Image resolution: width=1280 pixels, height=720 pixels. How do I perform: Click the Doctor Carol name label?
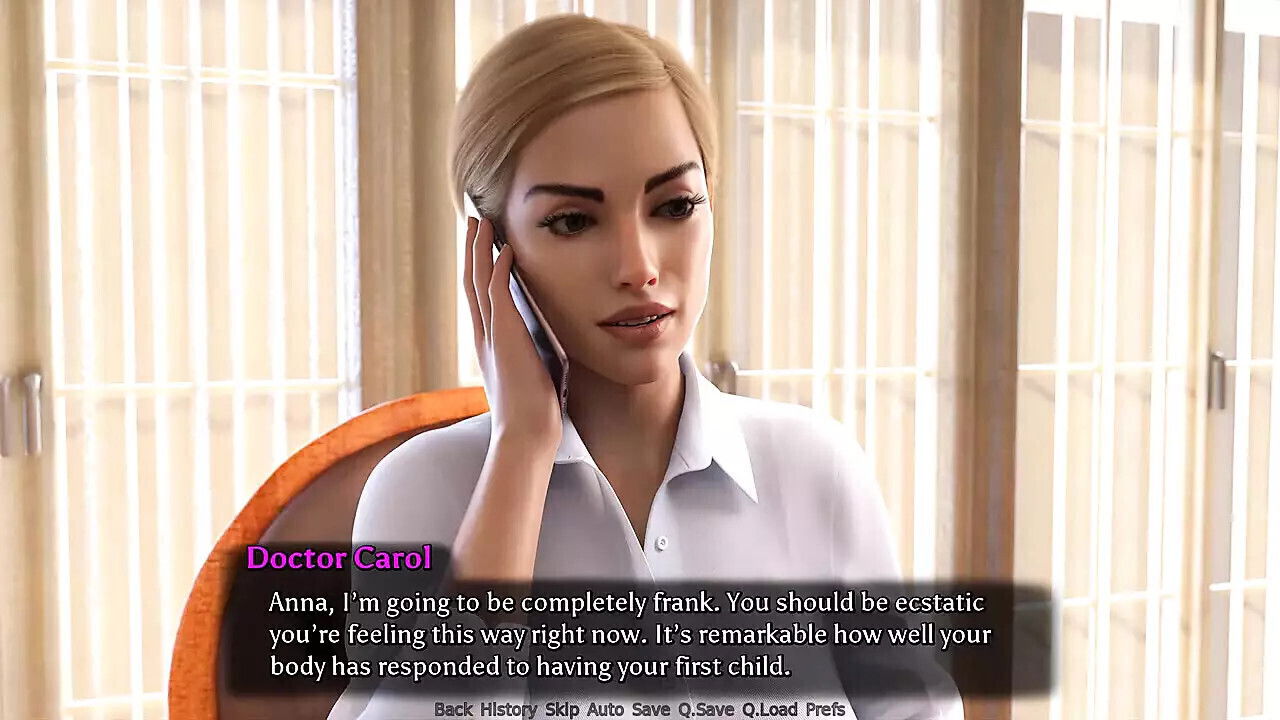pyautogui.click(x=340, y=559)
